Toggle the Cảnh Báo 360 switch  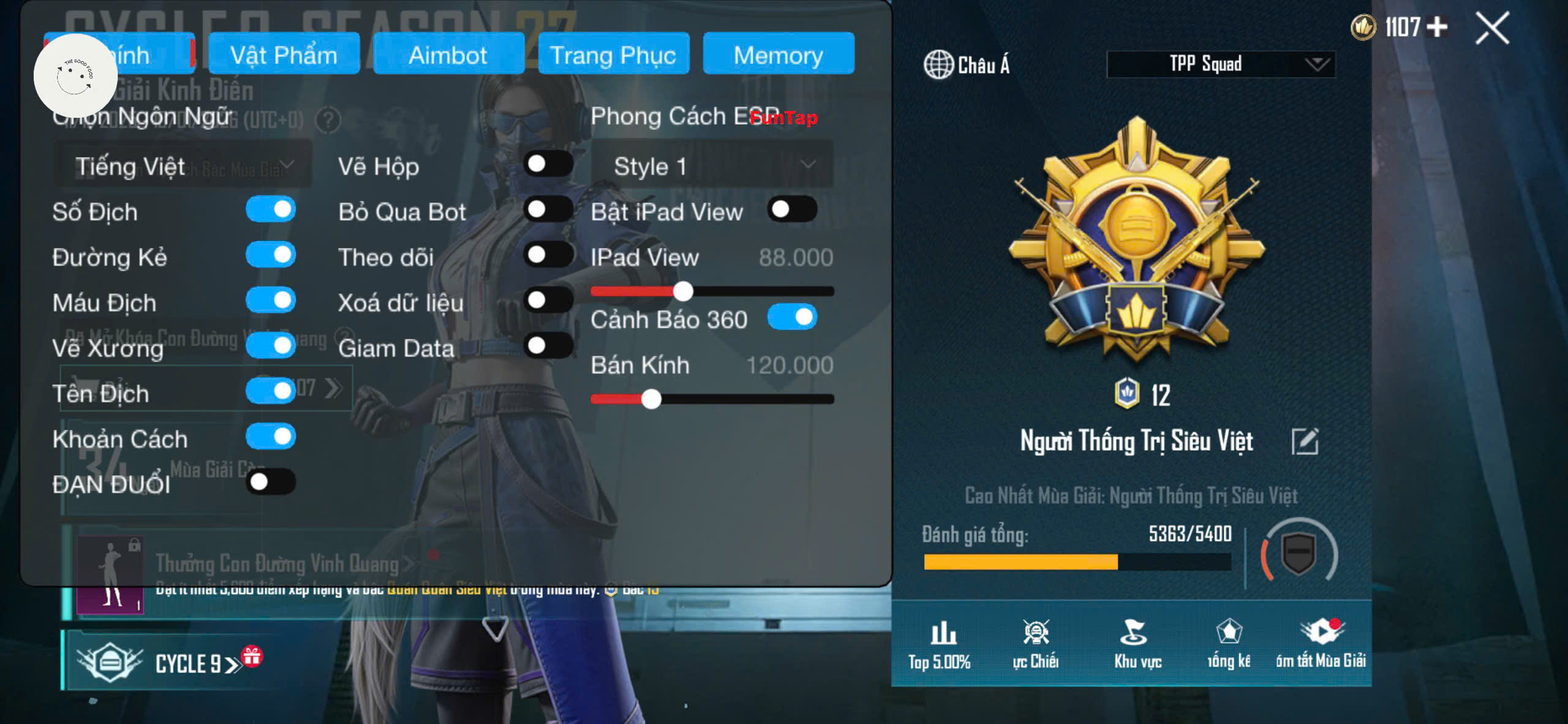792,318
